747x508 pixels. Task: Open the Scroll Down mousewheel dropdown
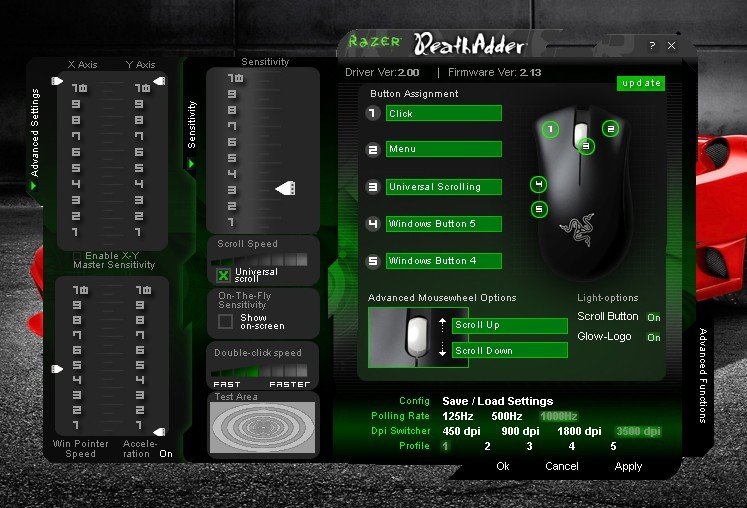click(509, 351)
